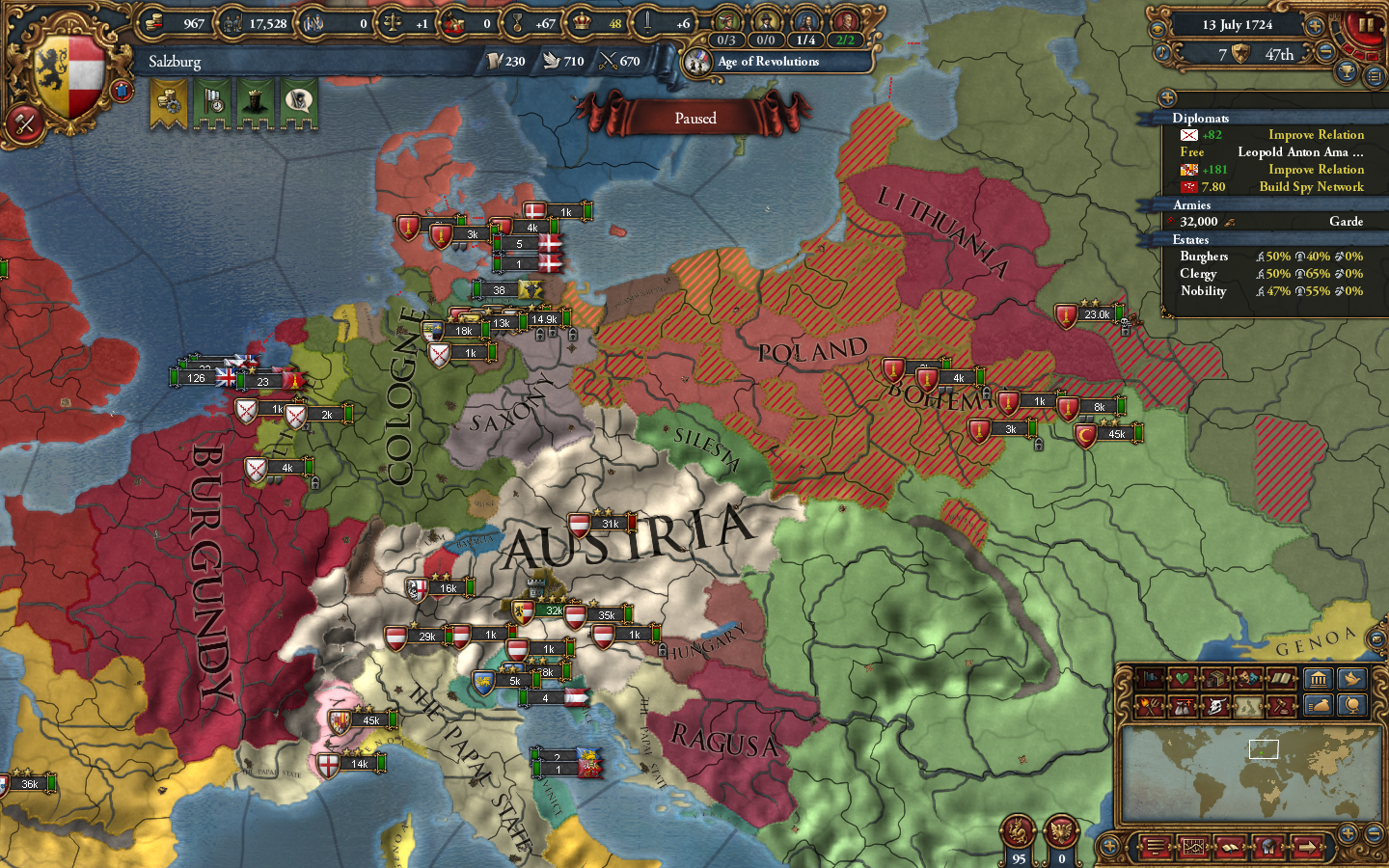Collapse the Armies section in the outliner

pyautogui.click(x=1194, y=204)
